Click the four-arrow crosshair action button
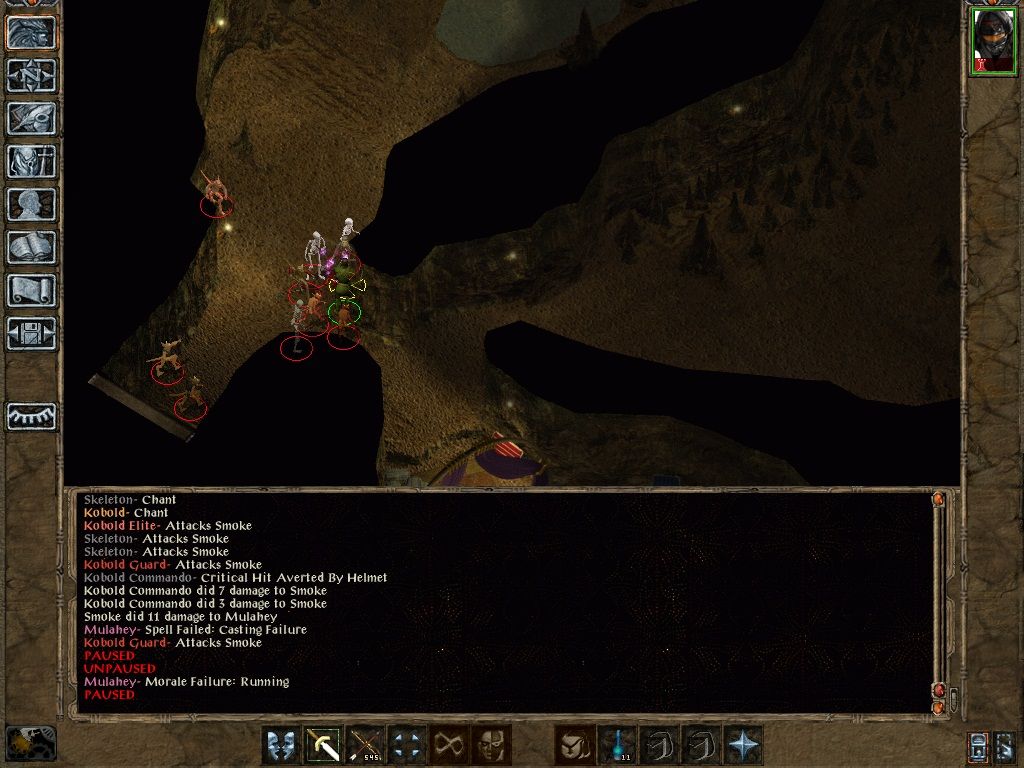The height and width of the screenshot is (768, 1024). (407, 745)
